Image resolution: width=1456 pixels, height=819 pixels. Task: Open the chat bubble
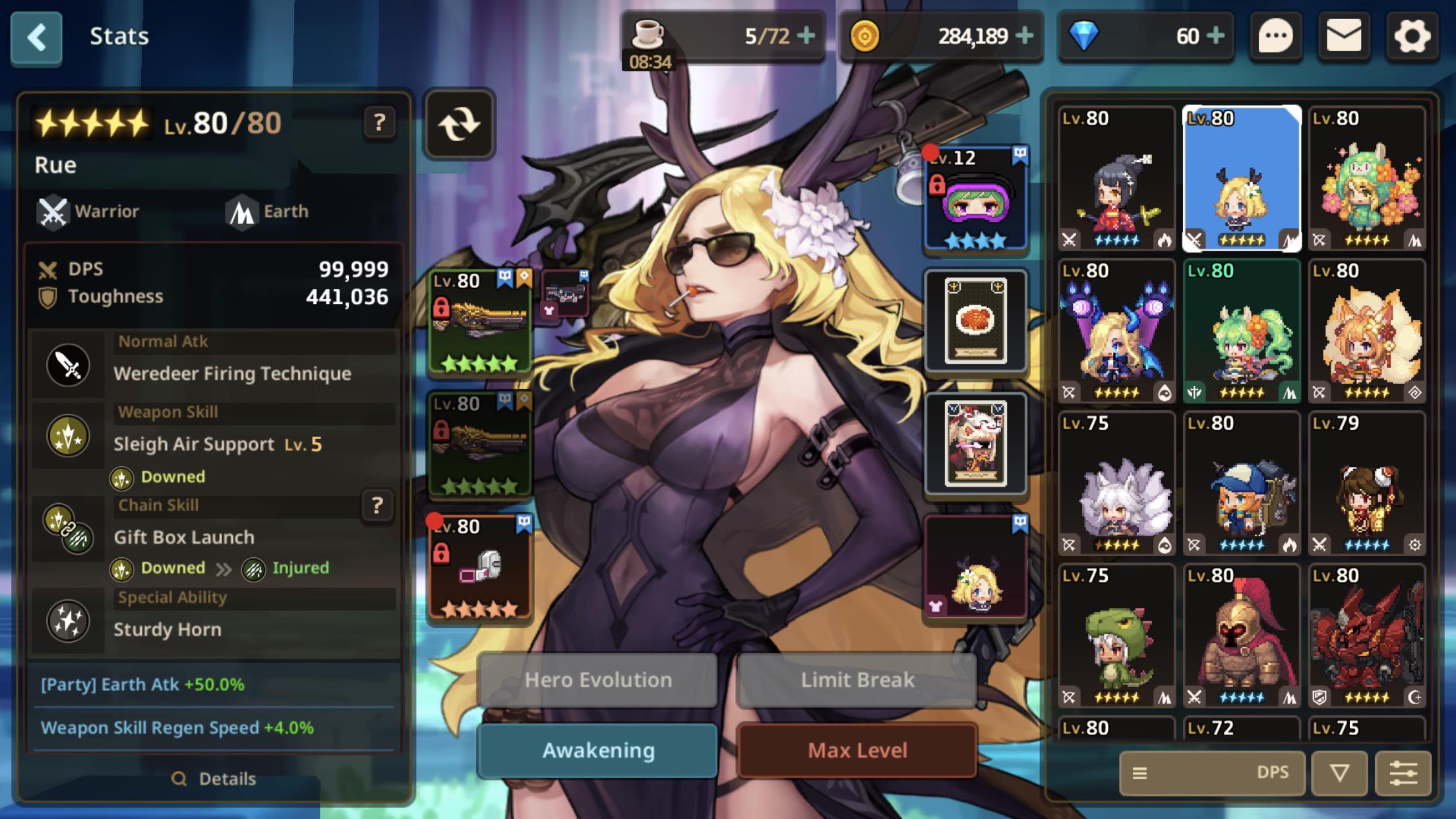tap(1275, 36)
